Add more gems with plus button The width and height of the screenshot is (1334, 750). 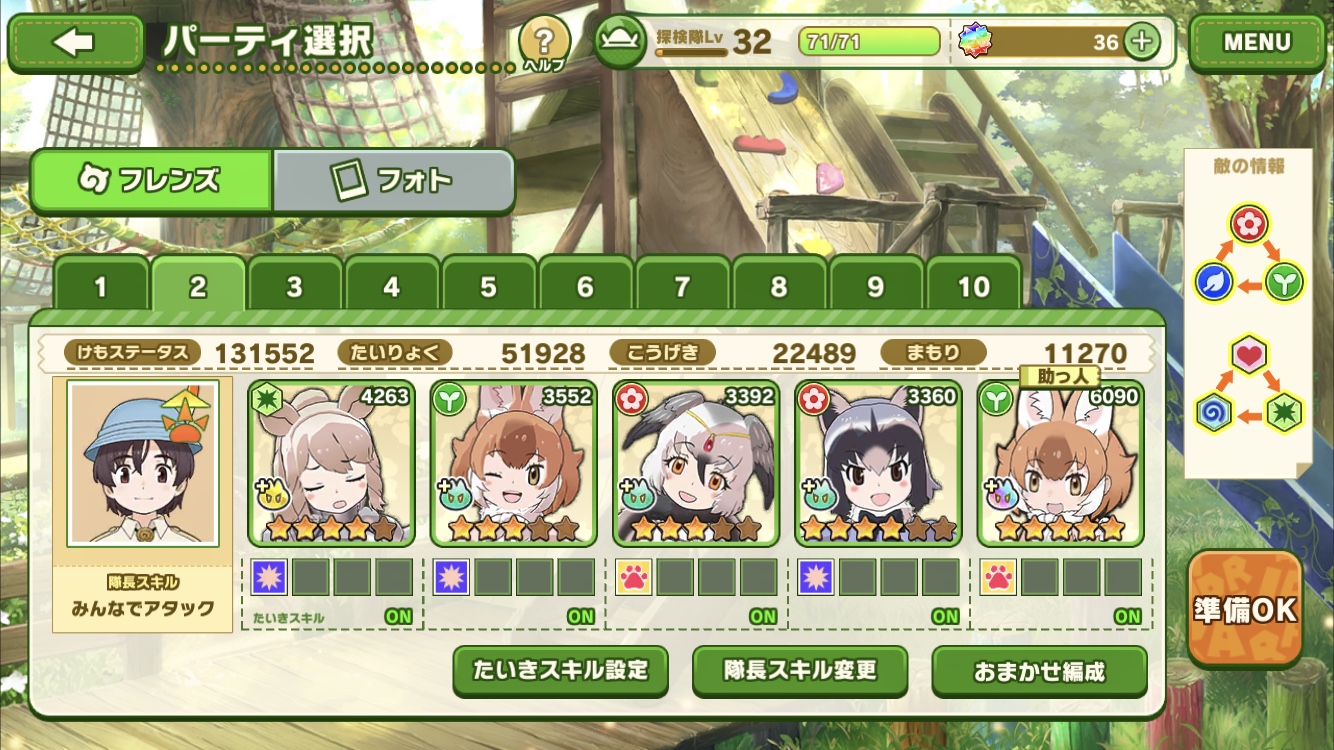(1141, 41)
